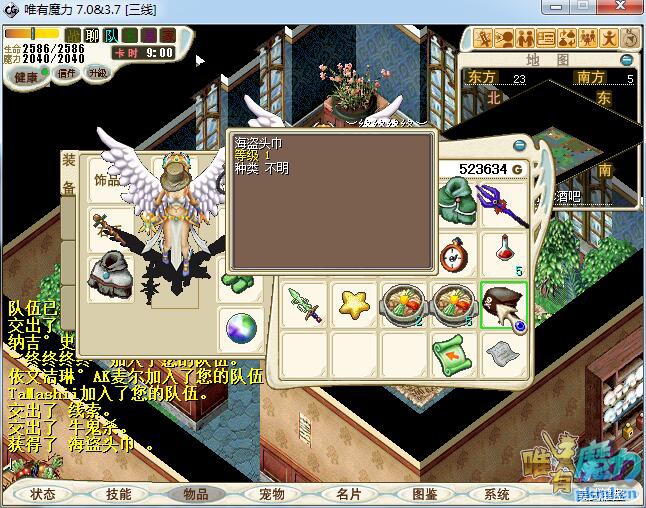Open the 物品 items menu
646x508 pixels.
(195, 494)
